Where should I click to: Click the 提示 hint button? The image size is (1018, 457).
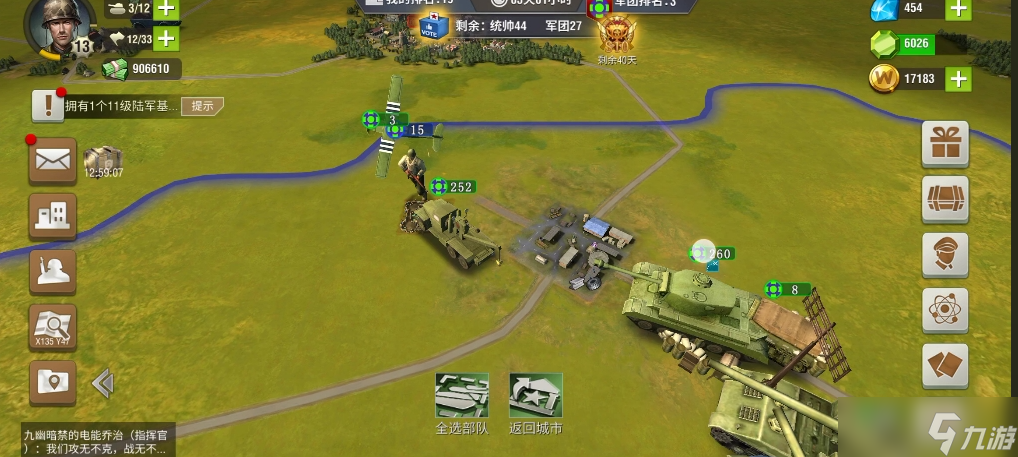(x=202, y=106)
